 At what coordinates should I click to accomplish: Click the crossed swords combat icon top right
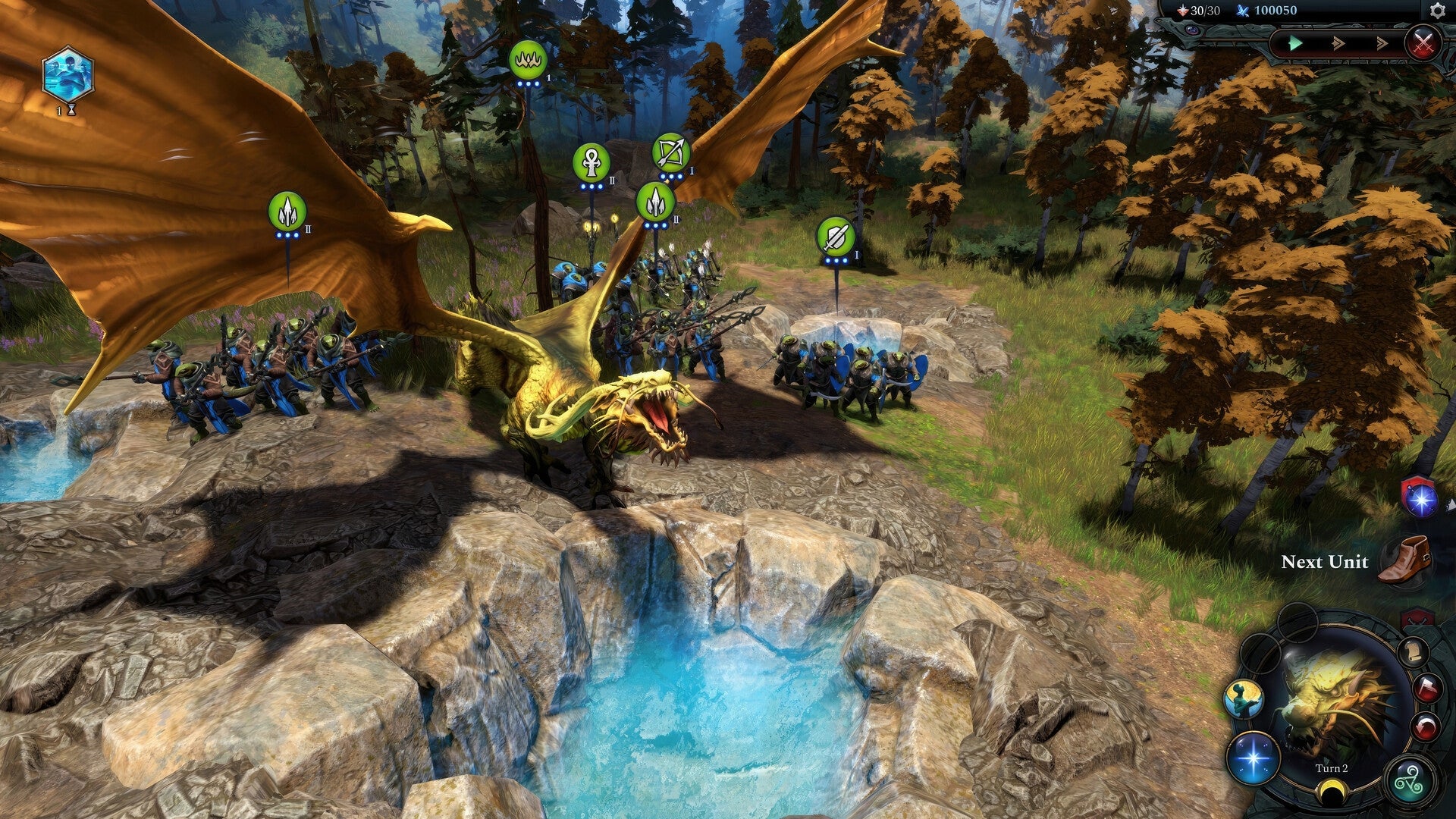click(1423, 43)
